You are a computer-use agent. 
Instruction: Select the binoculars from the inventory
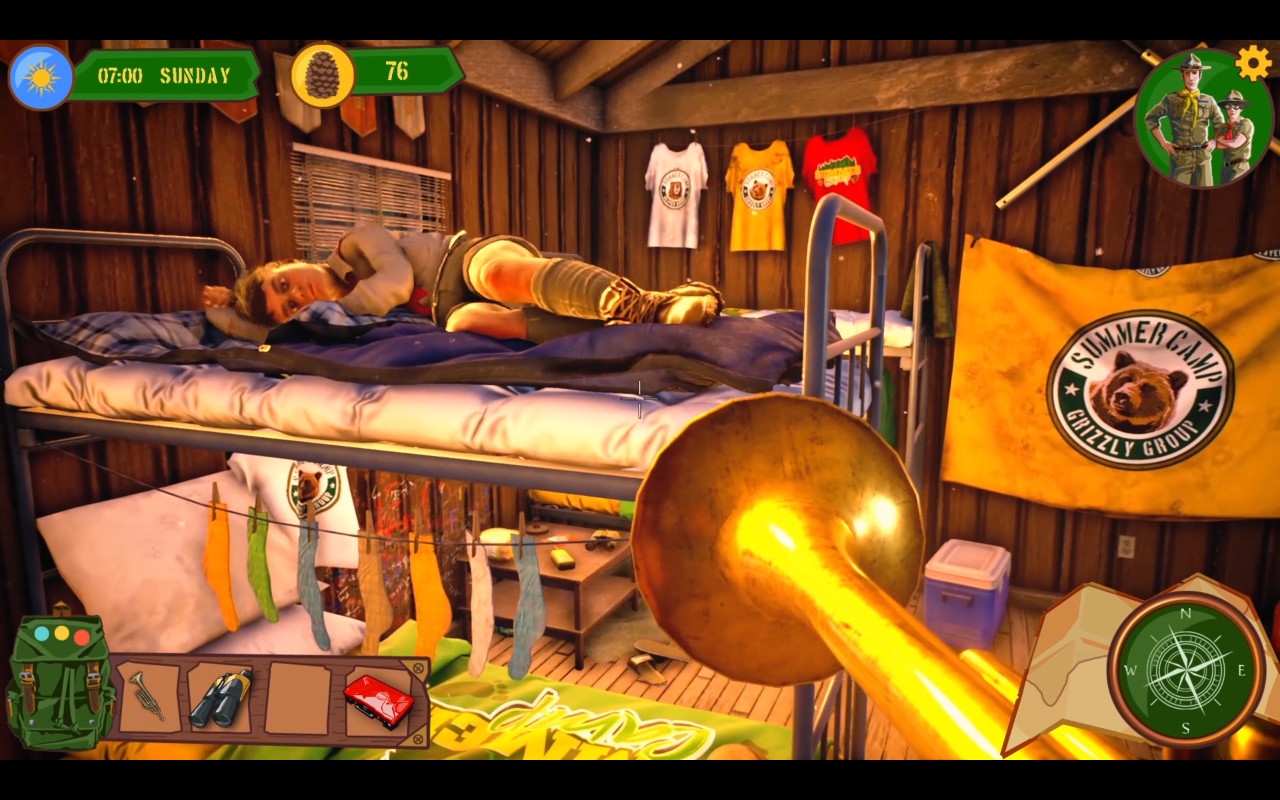pos(220,698)
